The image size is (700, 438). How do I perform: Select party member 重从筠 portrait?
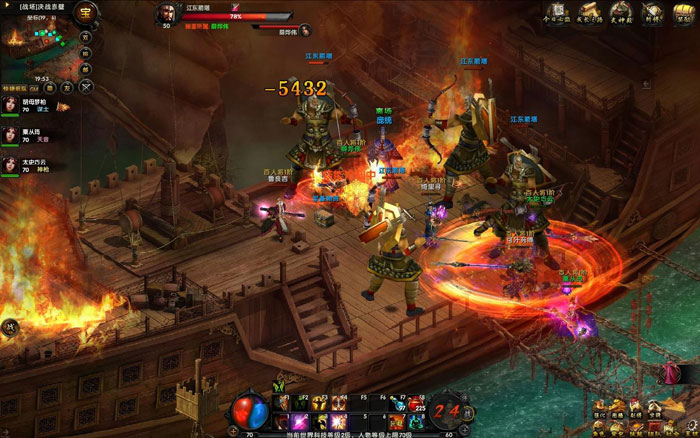point(12,134)
